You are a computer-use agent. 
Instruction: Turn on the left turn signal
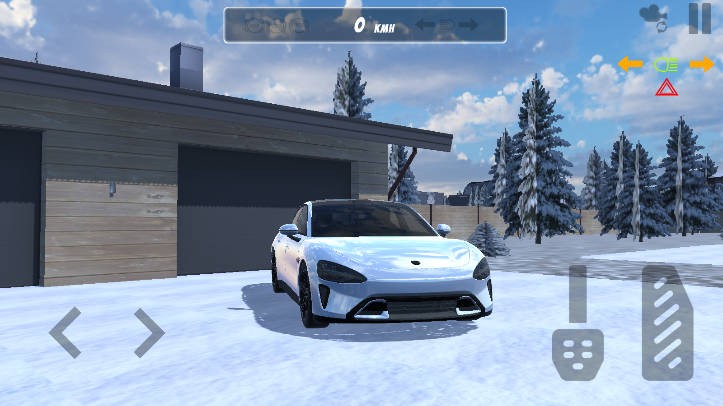[630, 64]
